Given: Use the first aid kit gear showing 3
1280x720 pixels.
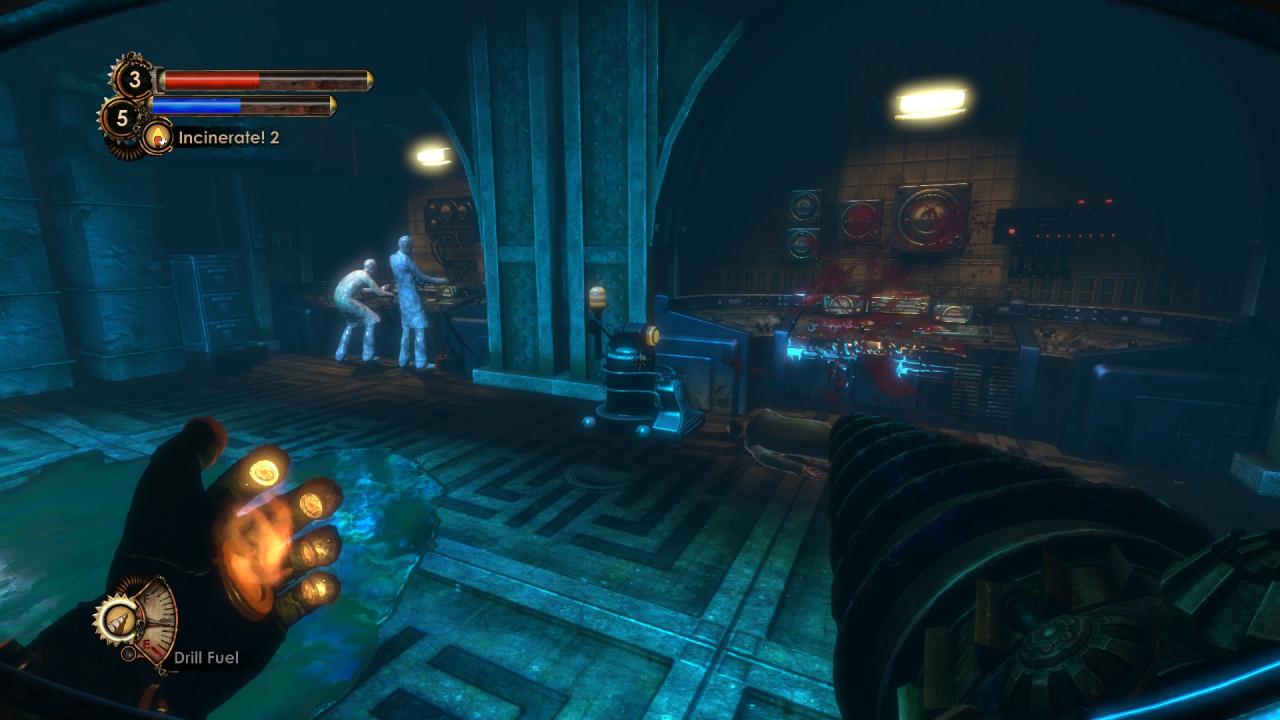Looking at the screenshot, I should pyautogui.click(x=133, y=78).
